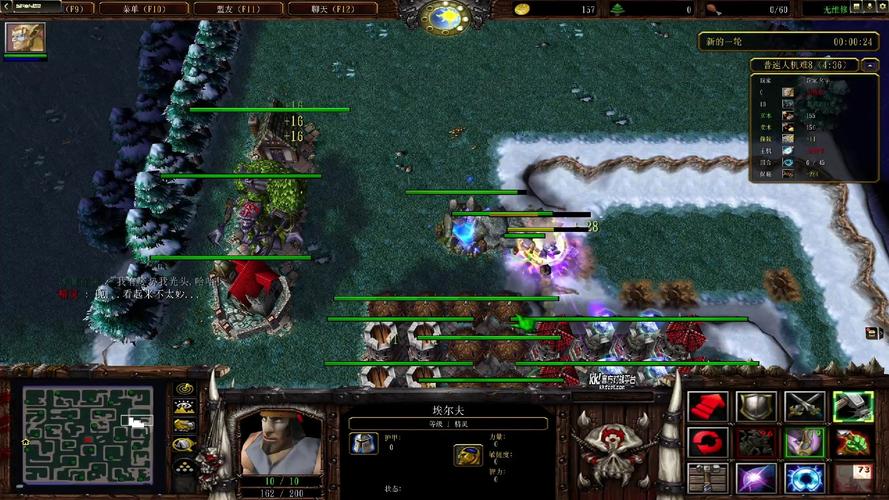Viewport: 889px width, 500px height.
Task: Click the gold coin resource icon
Action: 522,9
